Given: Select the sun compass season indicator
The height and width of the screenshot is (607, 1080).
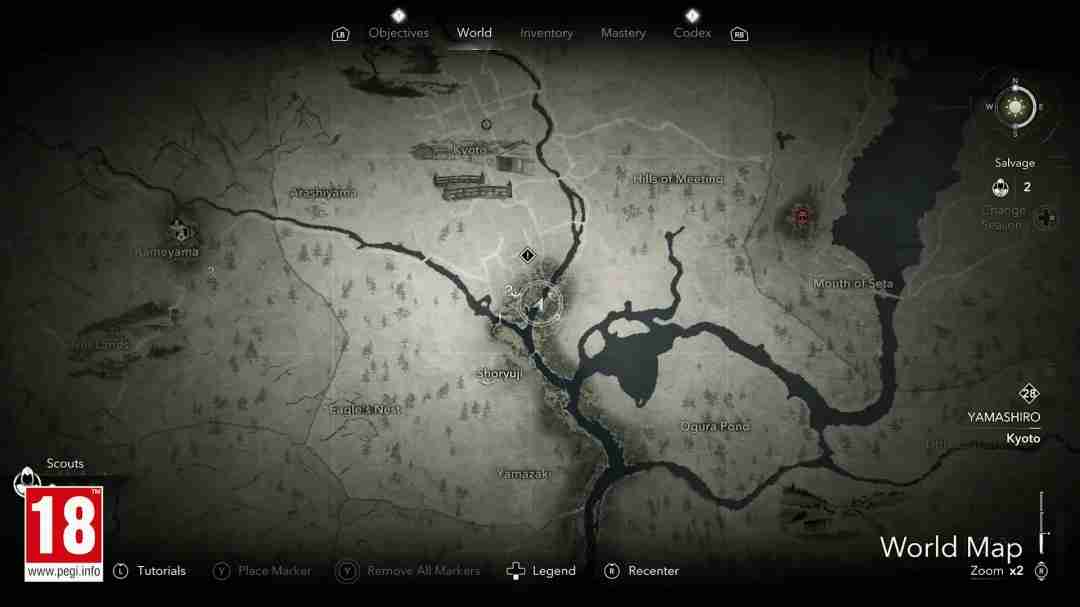Looking at the screenshot, I should point(1015,106).
